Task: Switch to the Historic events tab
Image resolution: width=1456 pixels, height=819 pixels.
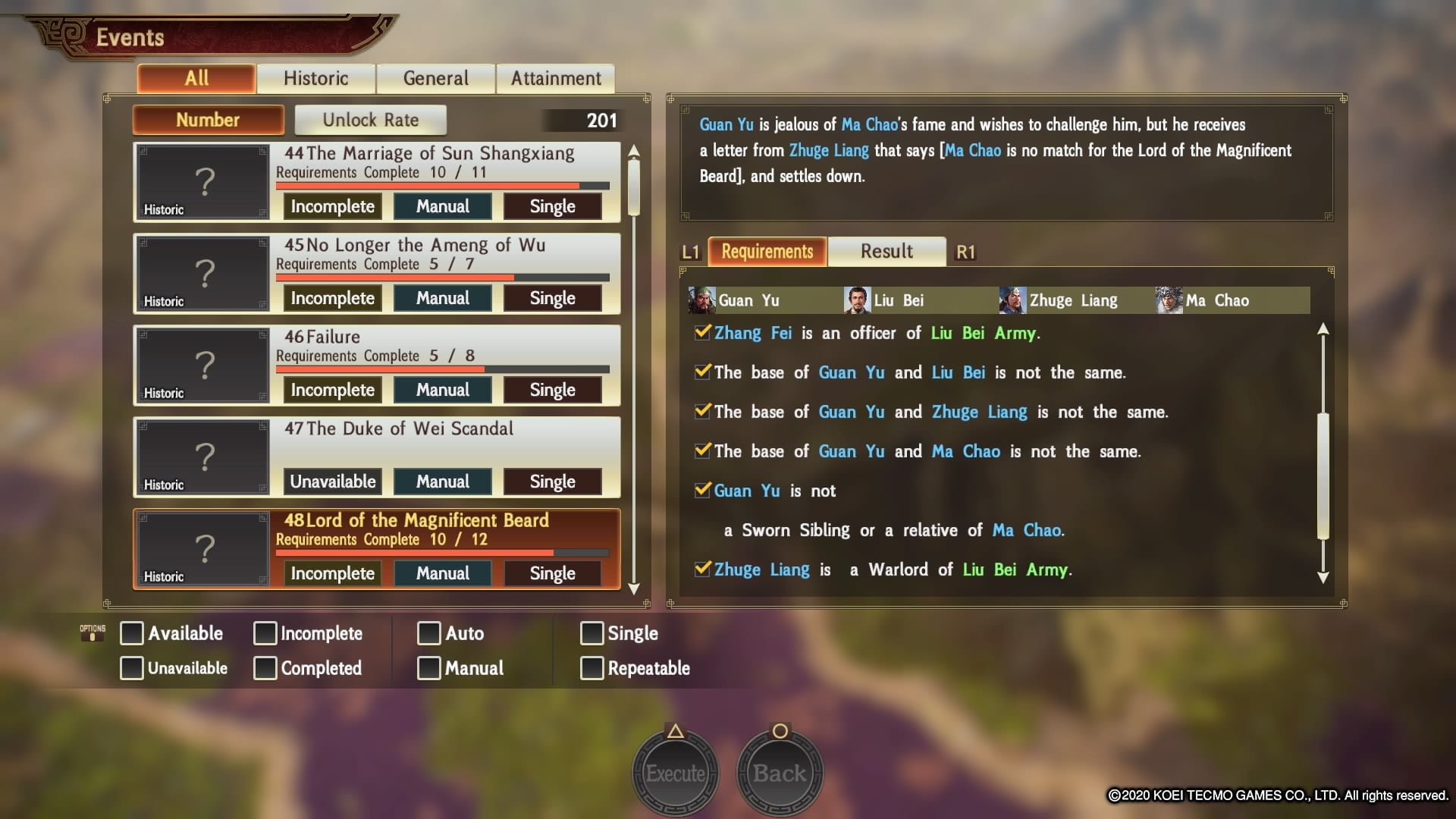Action: point(315,78)
